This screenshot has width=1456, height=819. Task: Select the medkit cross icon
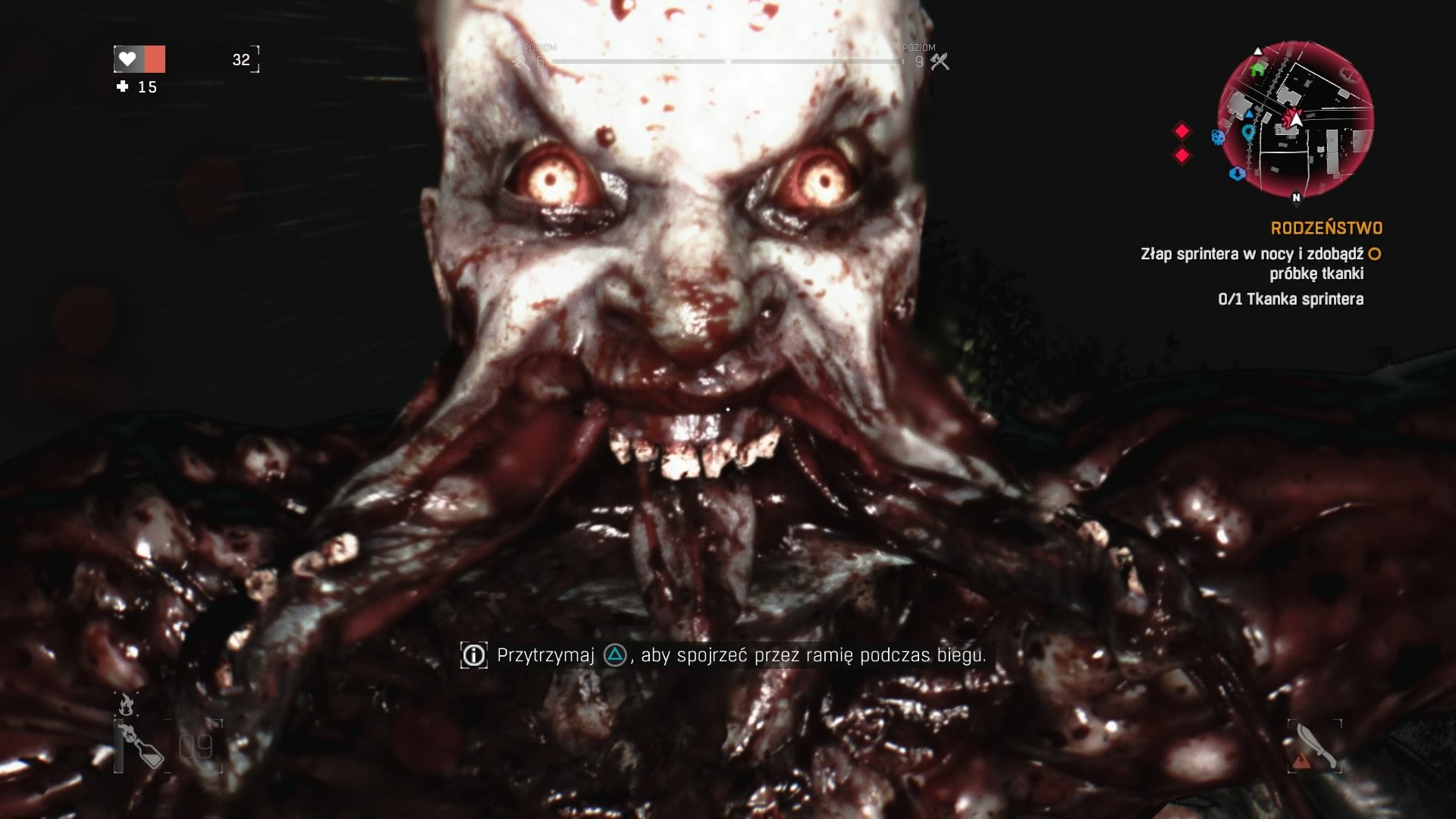(121, 88)
